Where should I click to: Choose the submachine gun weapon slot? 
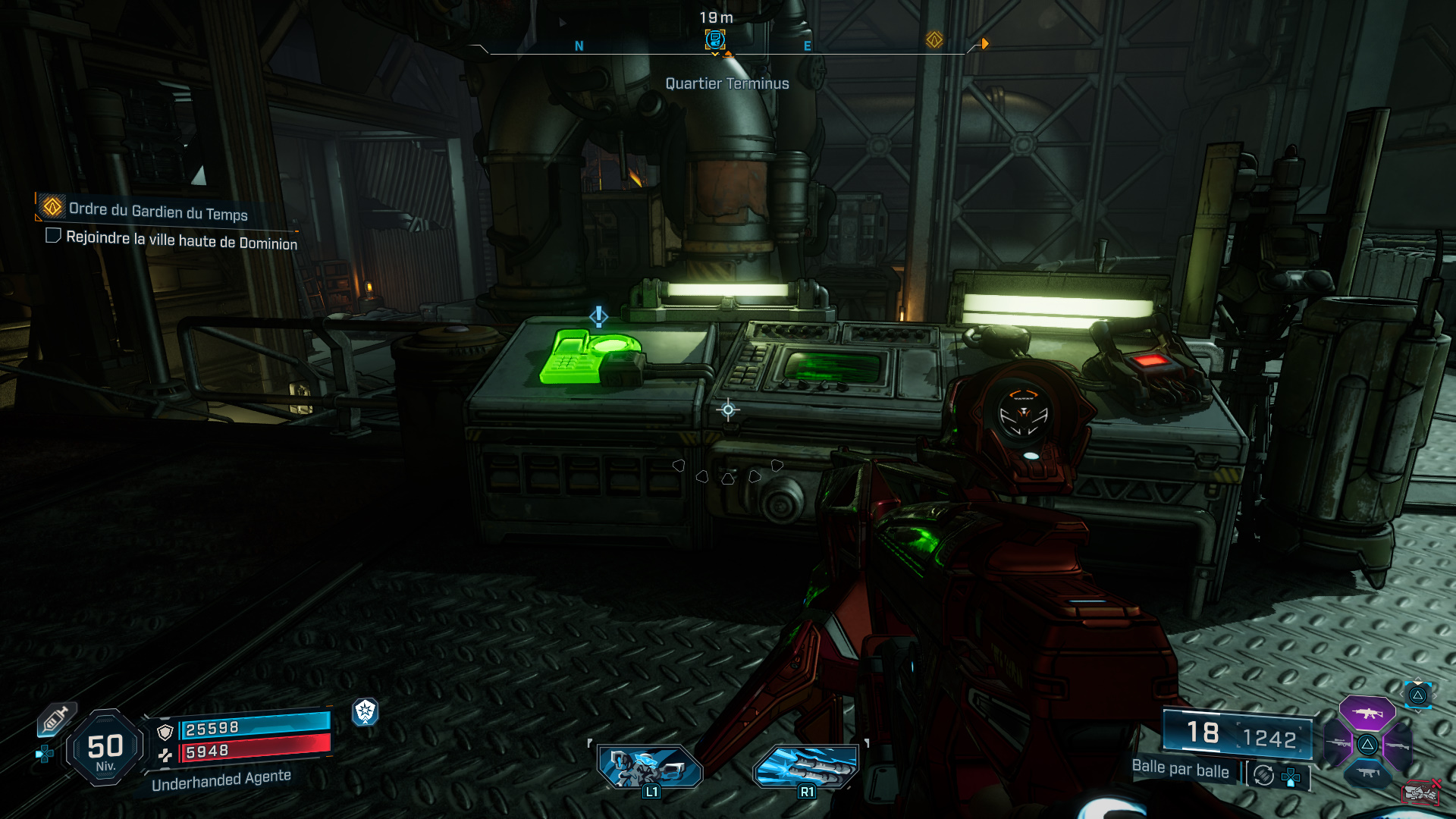(x=1367, y=773)
